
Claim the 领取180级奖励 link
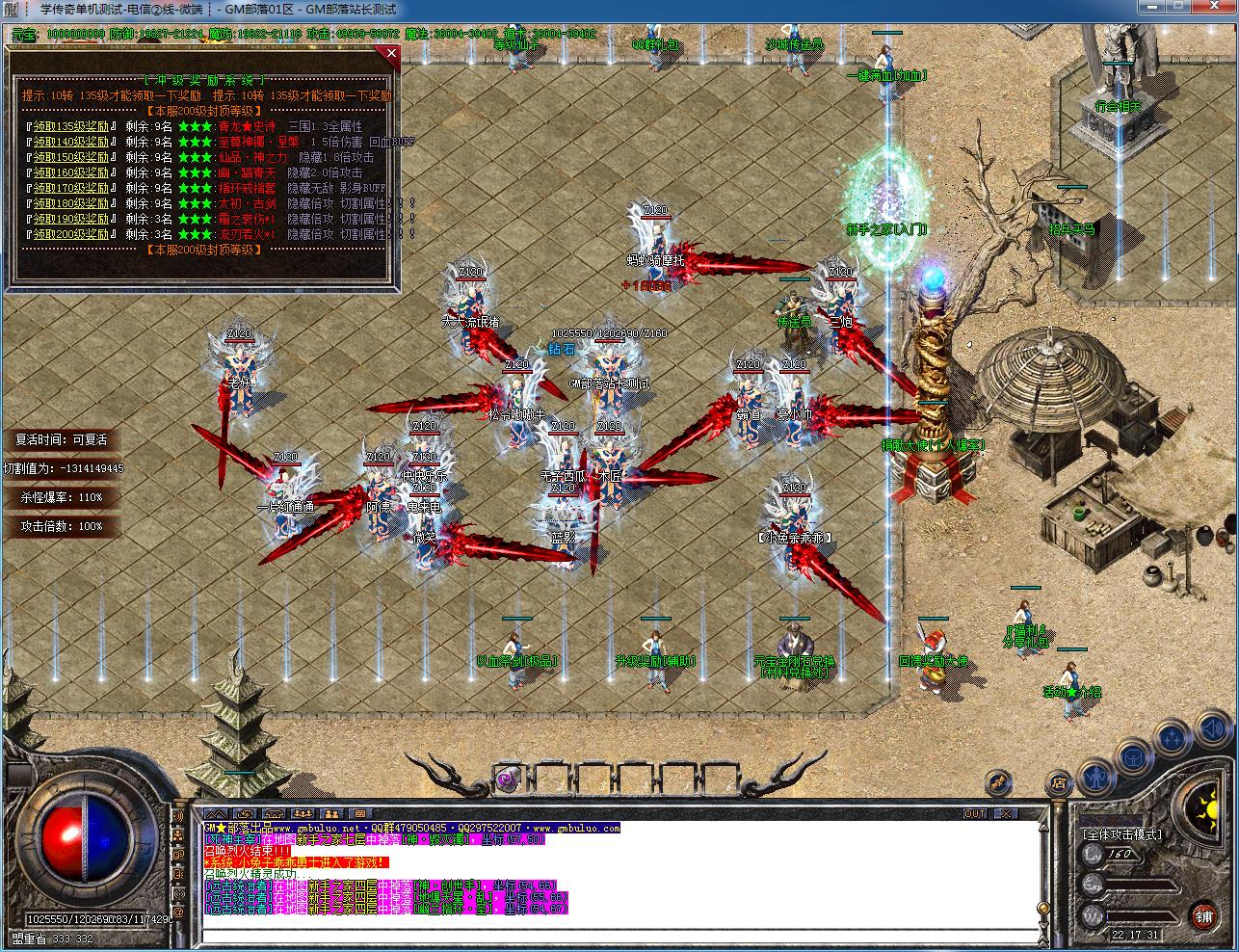71,203
